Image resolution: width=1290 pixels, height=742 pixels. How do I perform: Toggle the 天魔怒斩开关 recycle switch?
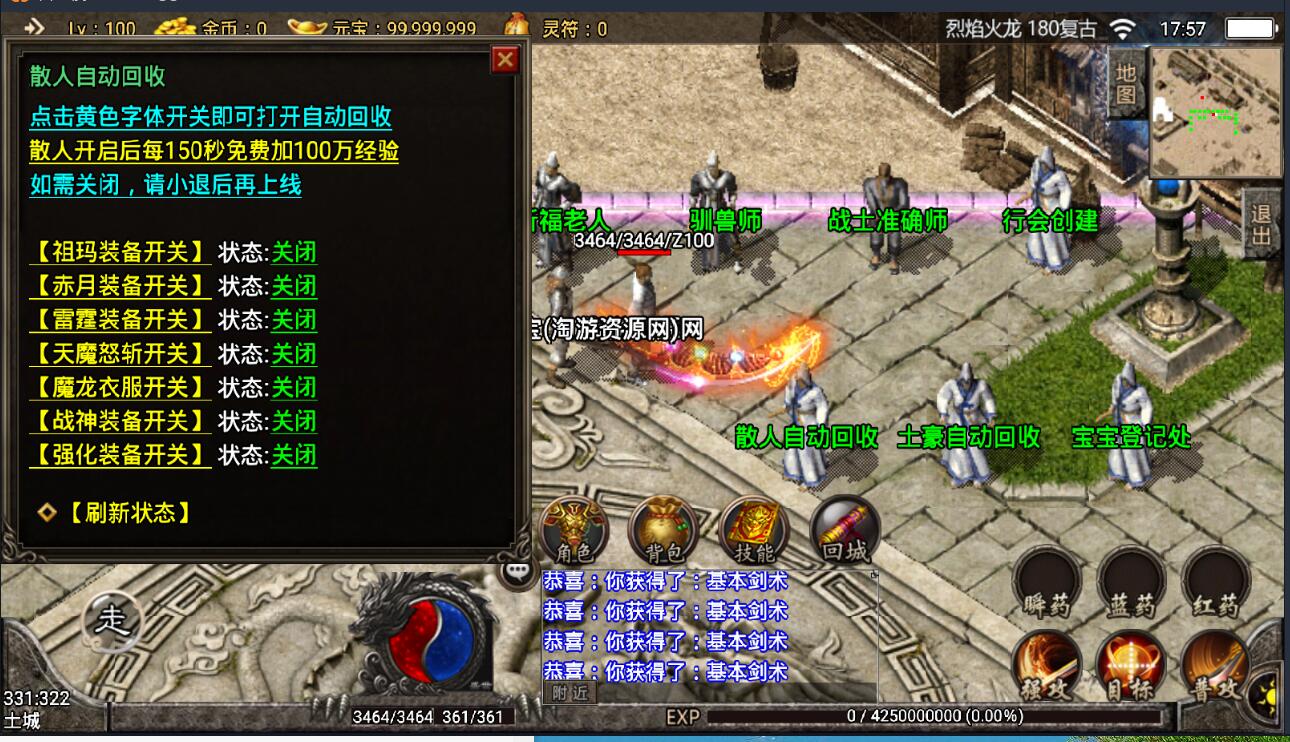[120, 354]
